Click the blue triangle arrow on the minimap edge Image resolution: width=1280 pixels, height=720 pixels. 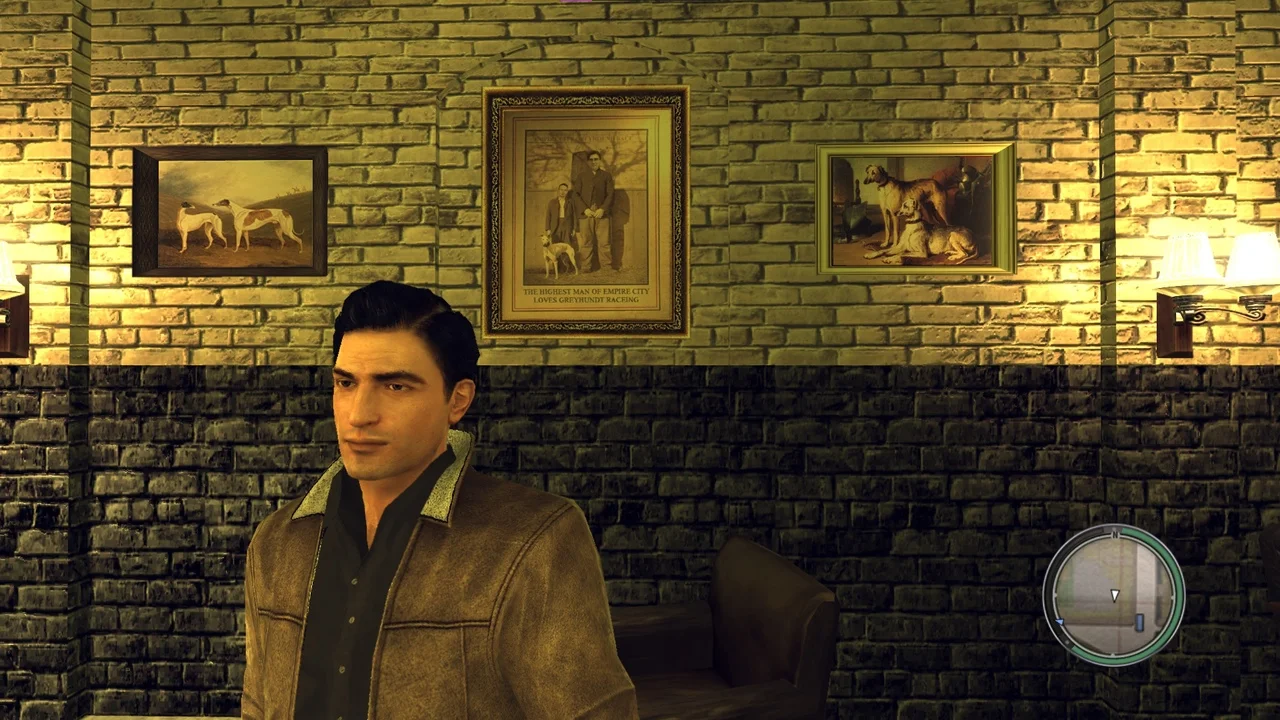(x=1060, y=621)
